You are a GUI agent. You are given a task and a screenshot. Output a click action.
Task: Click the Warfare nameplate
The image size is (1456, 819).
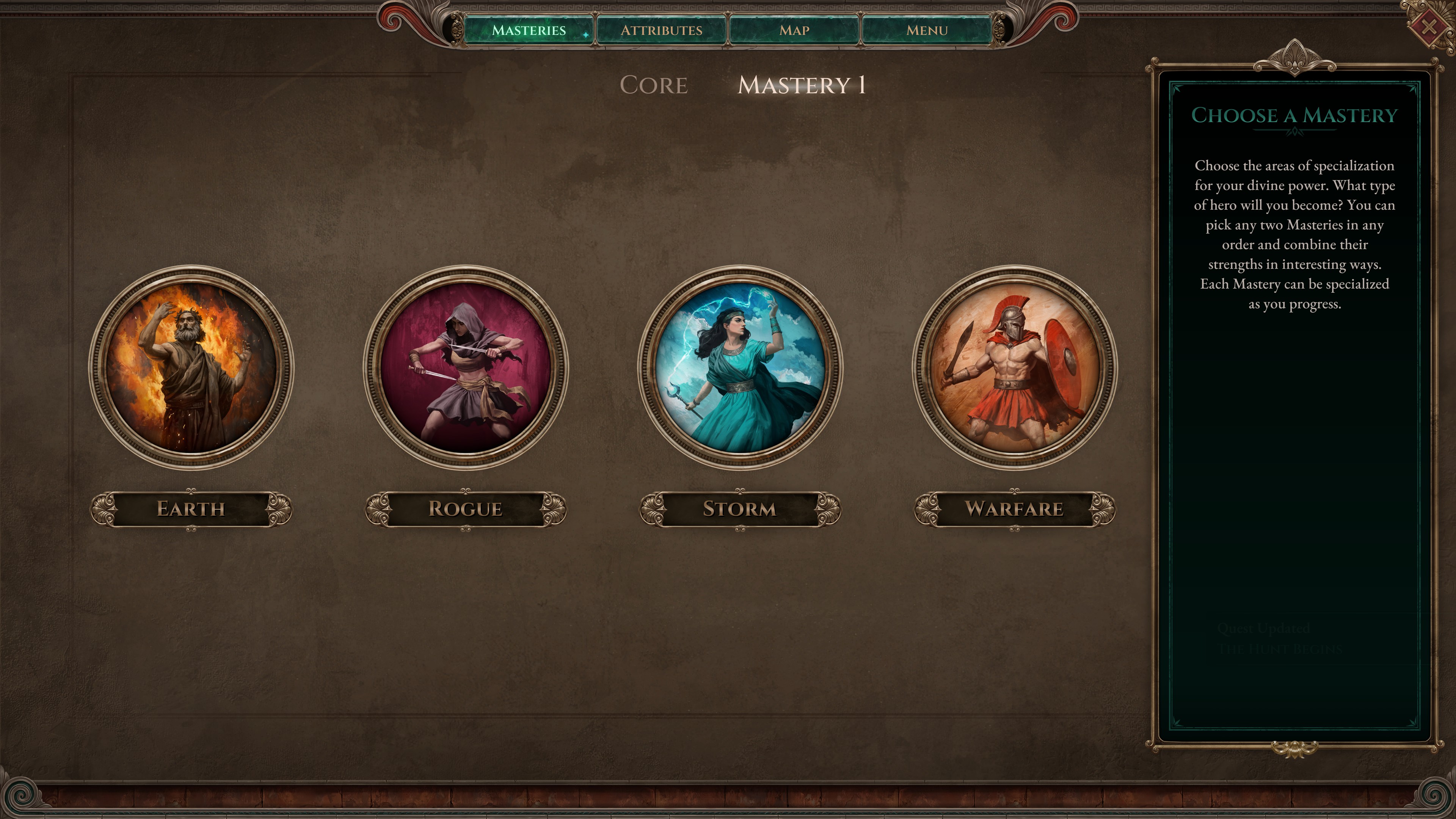(1015, 508)
